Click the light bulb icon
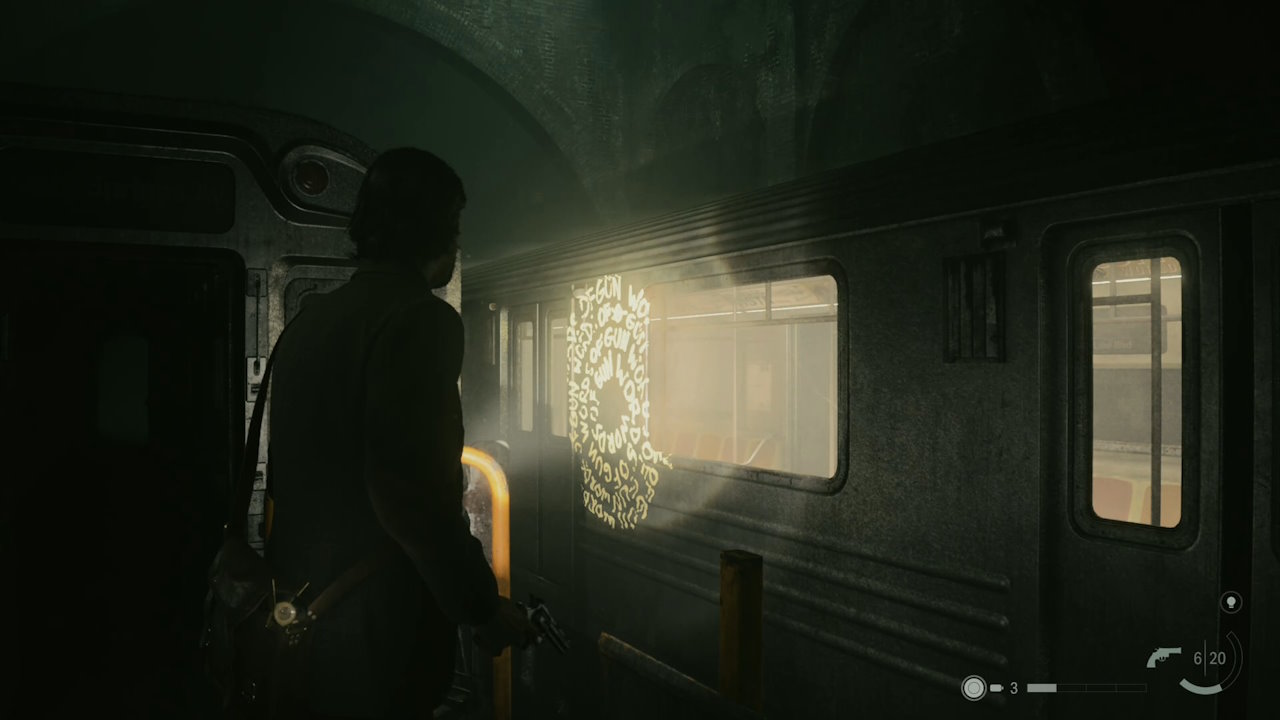Image resolution: width=1280 pixels, height=720 pixels. coord(1231,602)
